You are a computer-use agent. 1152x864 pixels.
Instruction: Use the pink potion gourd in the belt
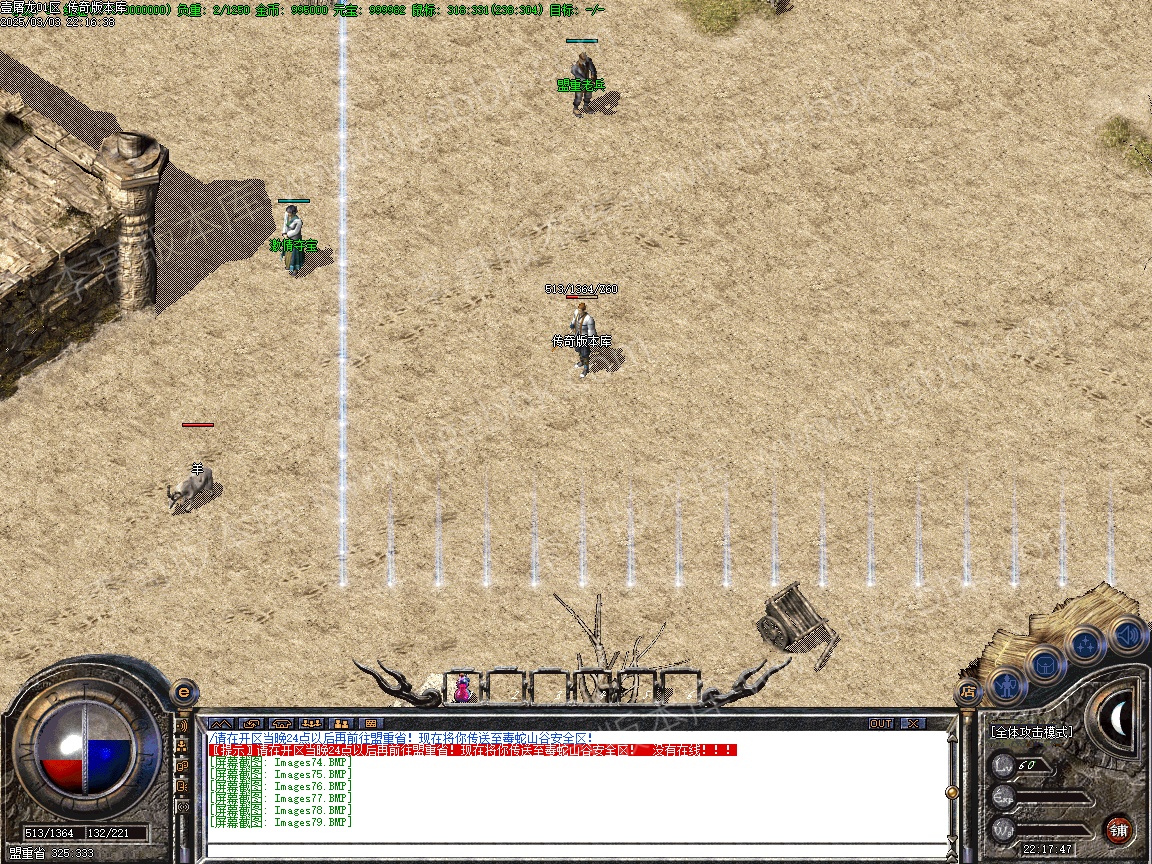click(x=463, y=688)
